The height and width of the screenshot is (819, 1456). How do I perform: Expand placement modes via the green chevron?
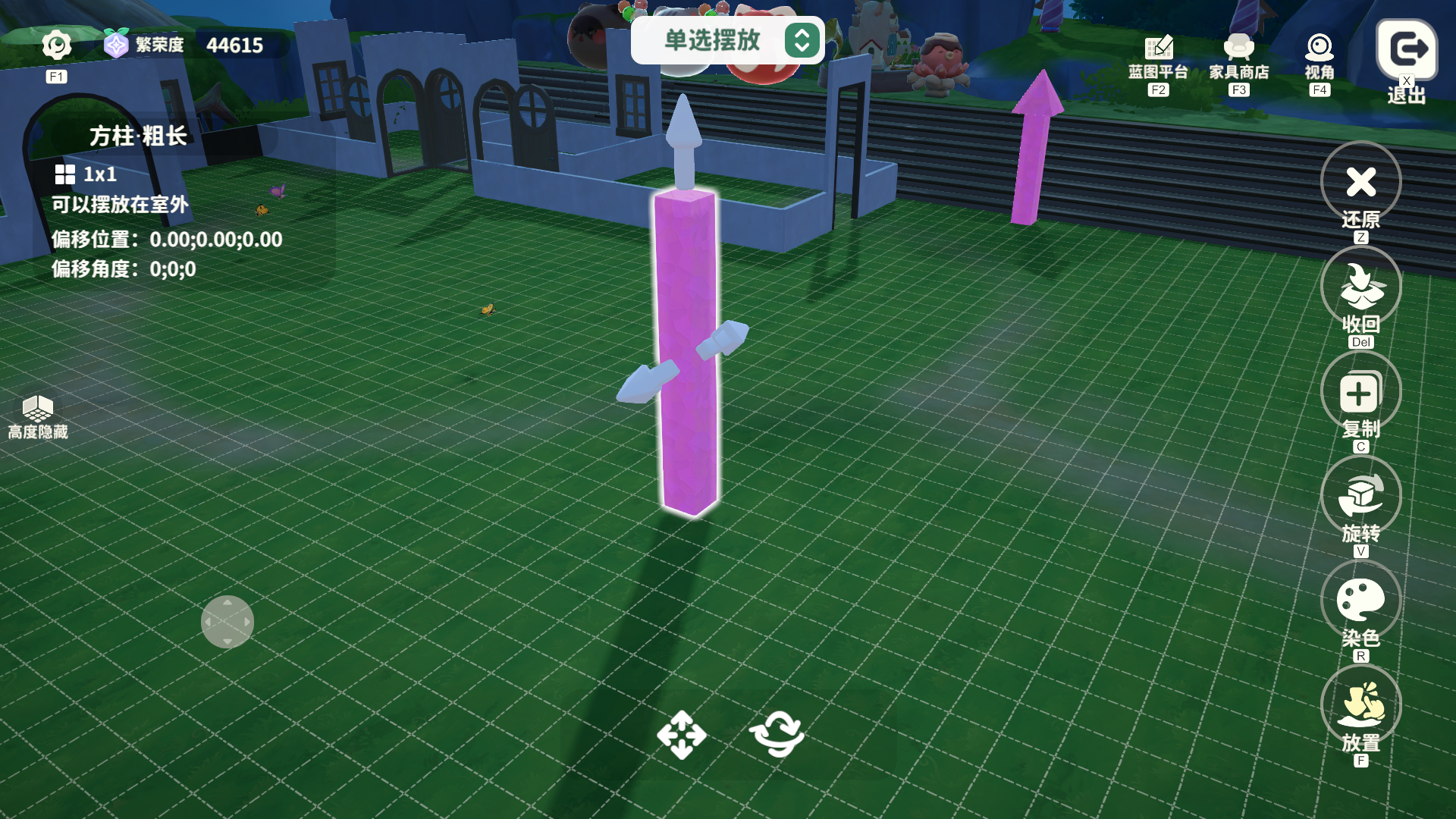[801, 42]
